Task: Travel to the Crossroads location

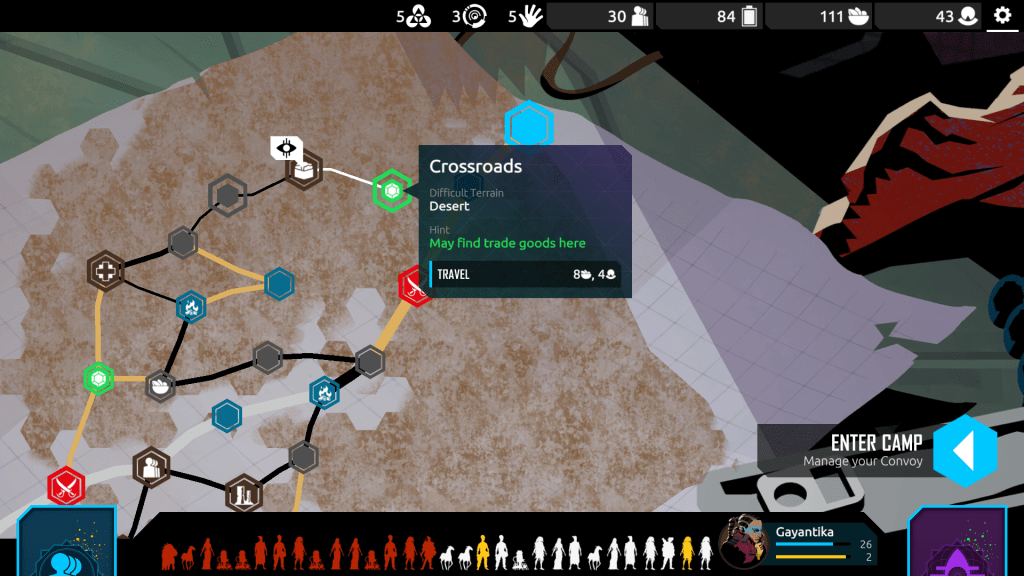Action: [x=526, y=274]
